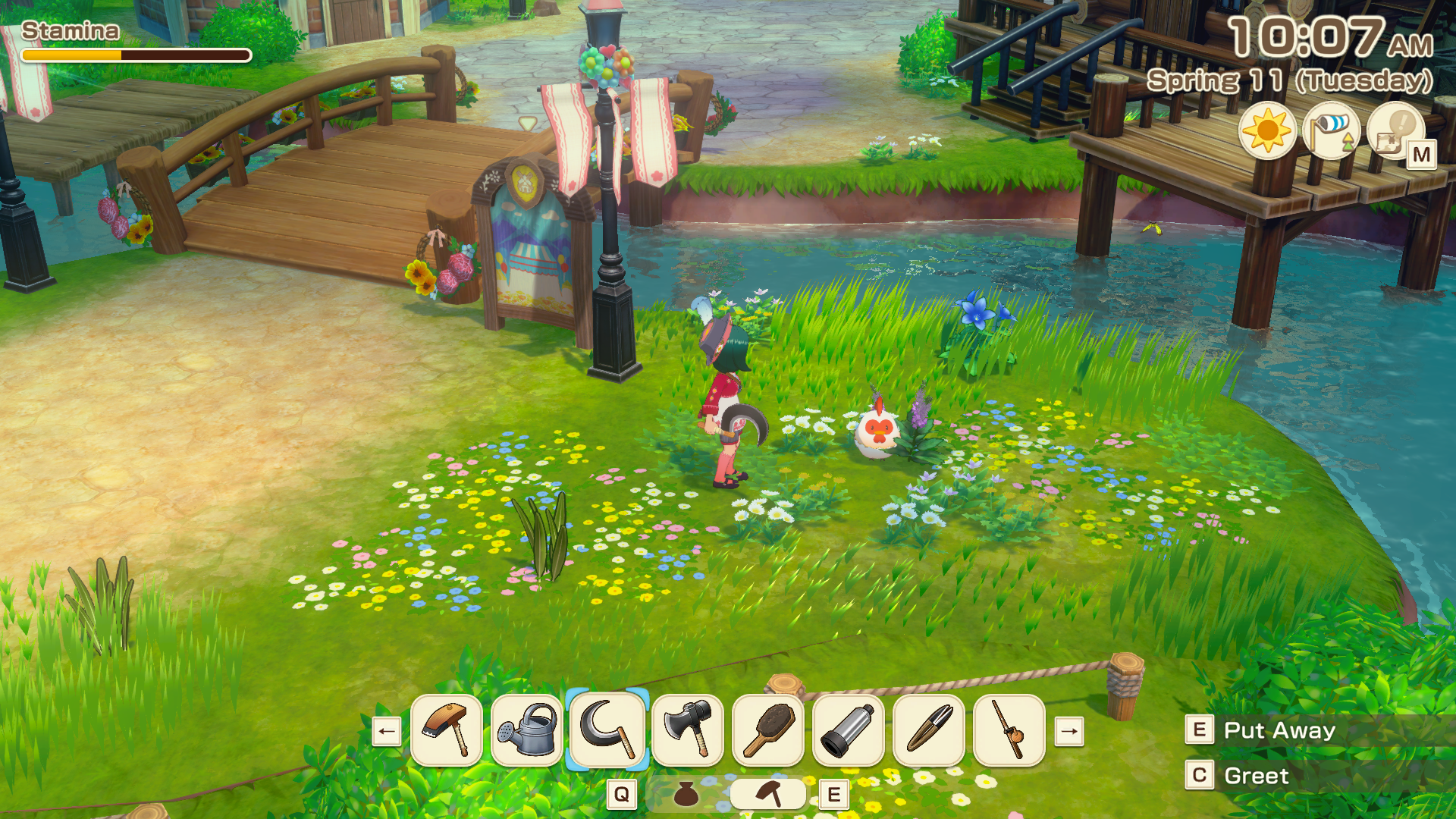Choose the fishing rod slot
1456x819 pixels.
(1009, 730)
